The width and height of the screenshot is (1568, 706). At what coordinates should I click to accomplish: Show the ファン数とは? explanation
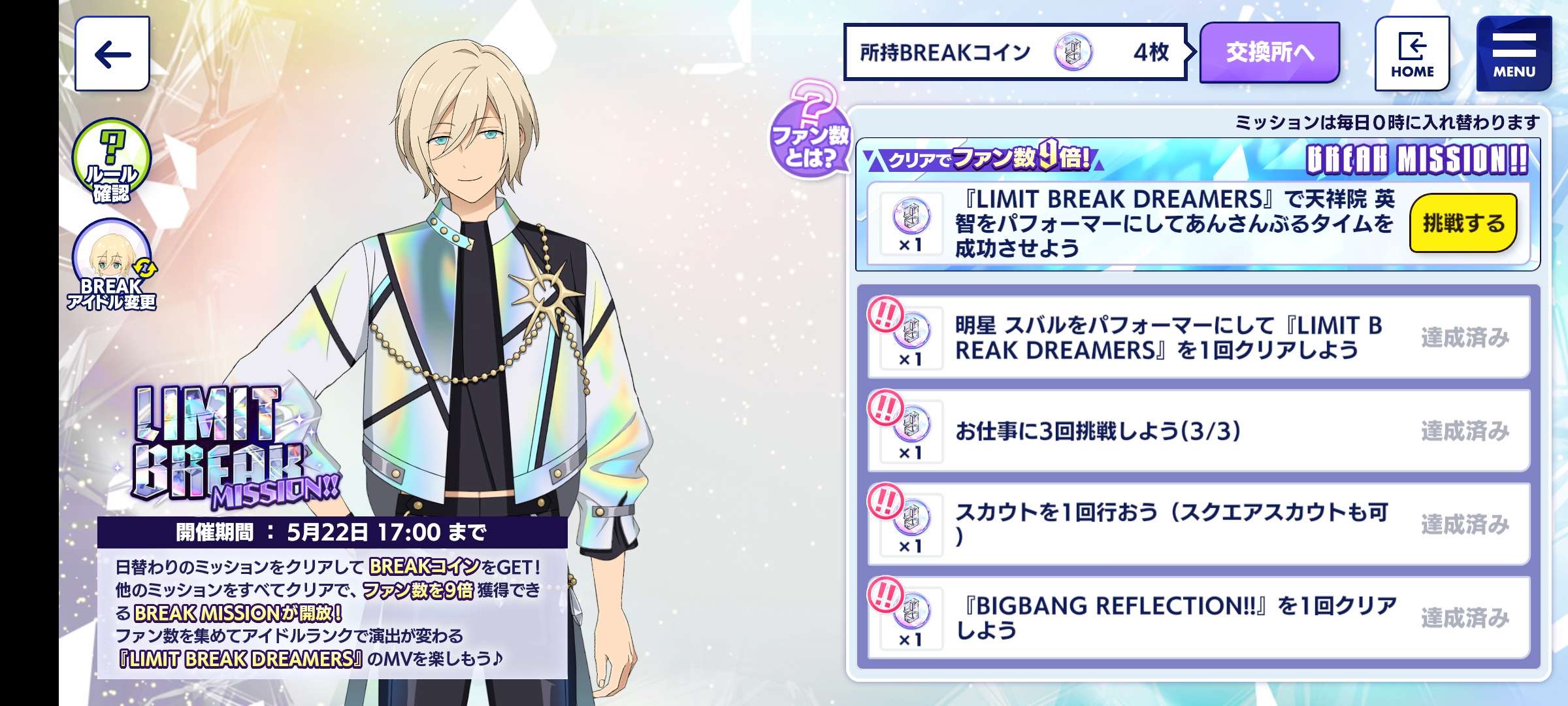[809, 131]
